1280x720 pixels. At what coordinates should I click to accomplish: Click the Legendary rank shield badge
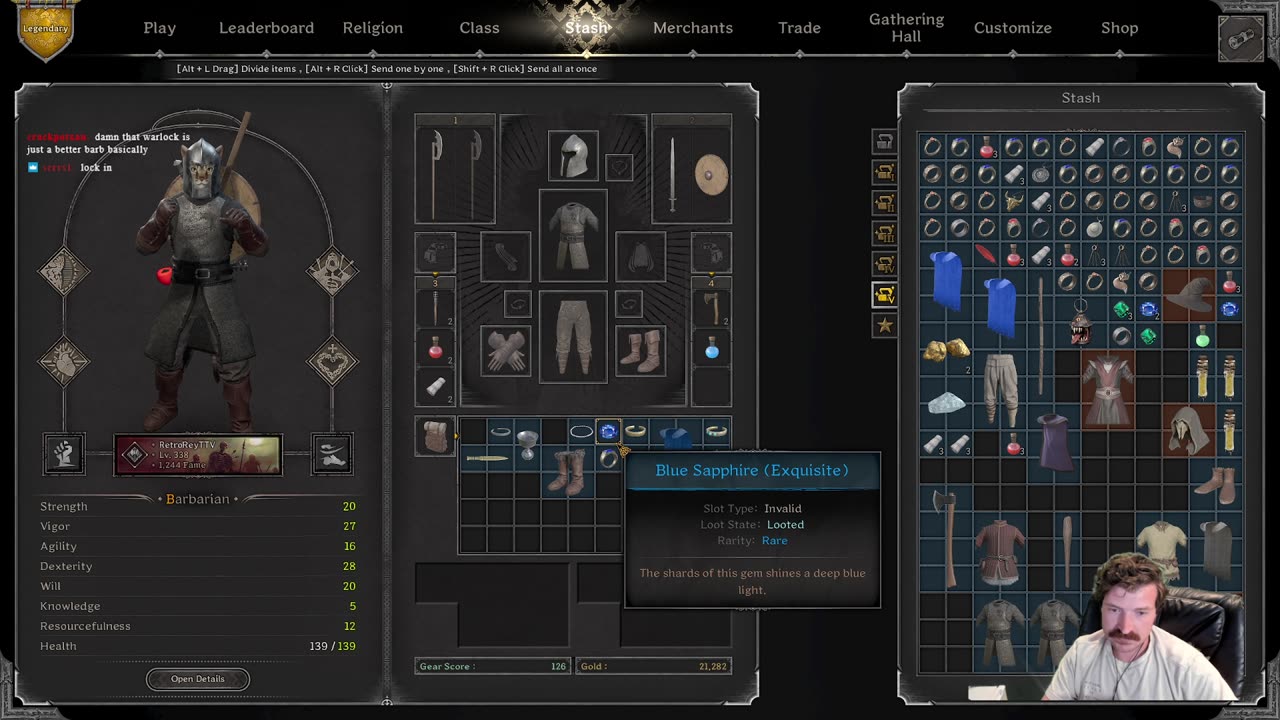pos(45,30)
